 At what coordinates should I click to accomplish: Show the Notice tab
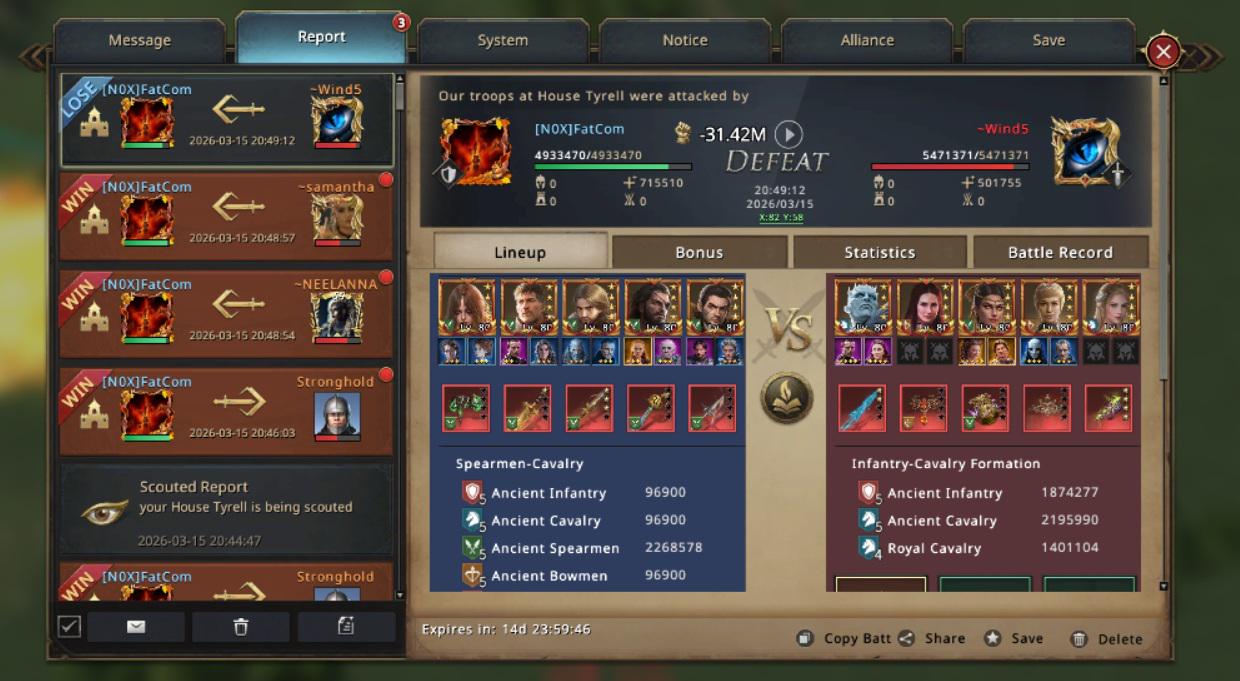click(x=685, y=41)
